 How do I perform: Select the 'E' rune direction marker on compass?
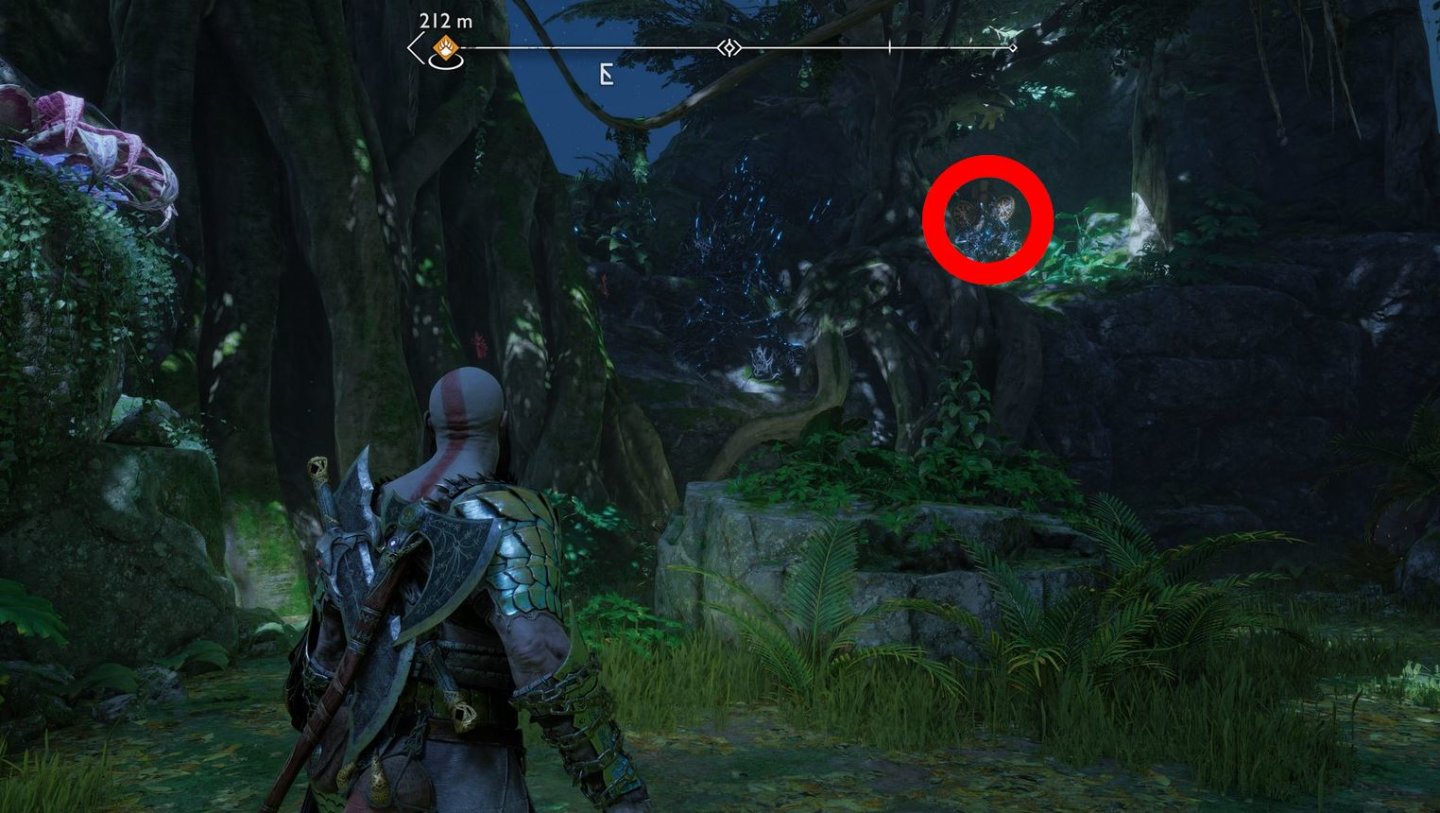[605, 74]
